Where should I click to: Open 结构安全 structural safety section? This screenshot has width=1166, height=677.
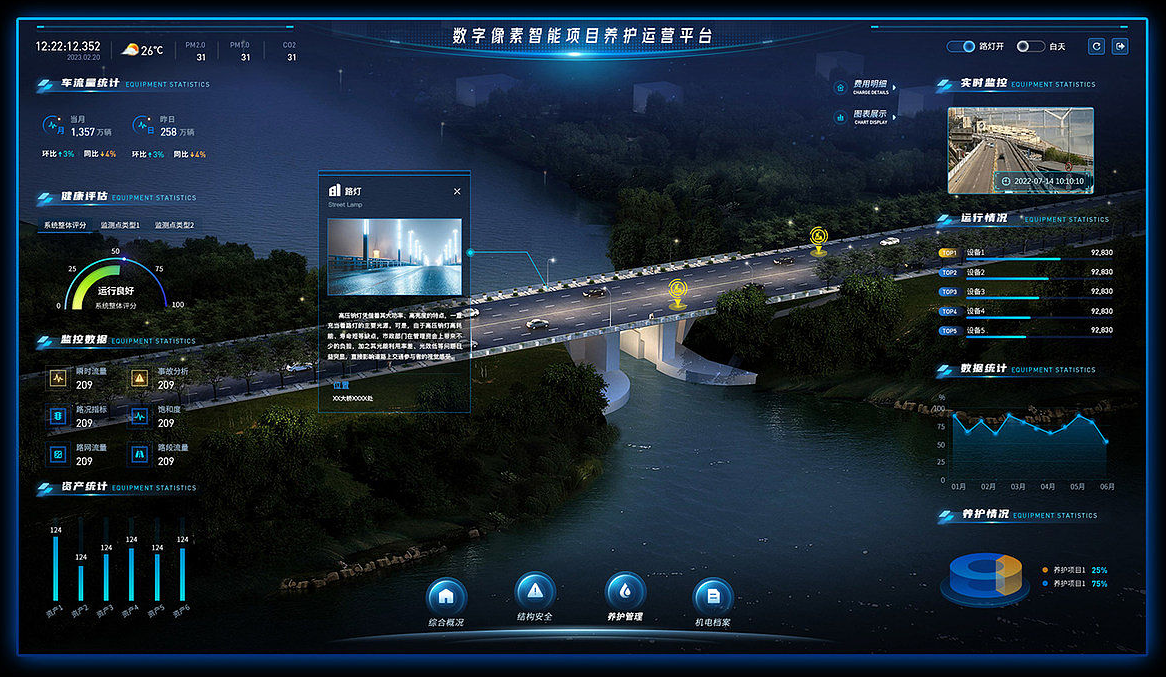pyautogui.click(x=535, y=591)
